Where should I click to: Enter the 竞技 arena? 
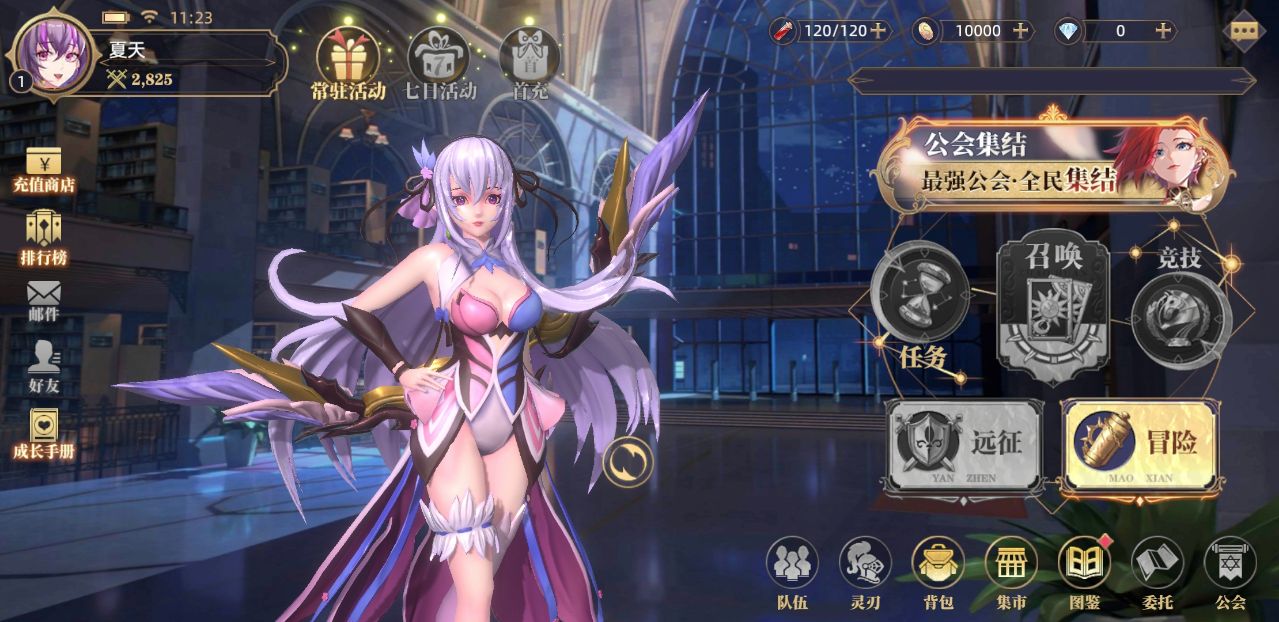tap(1181, 305)
